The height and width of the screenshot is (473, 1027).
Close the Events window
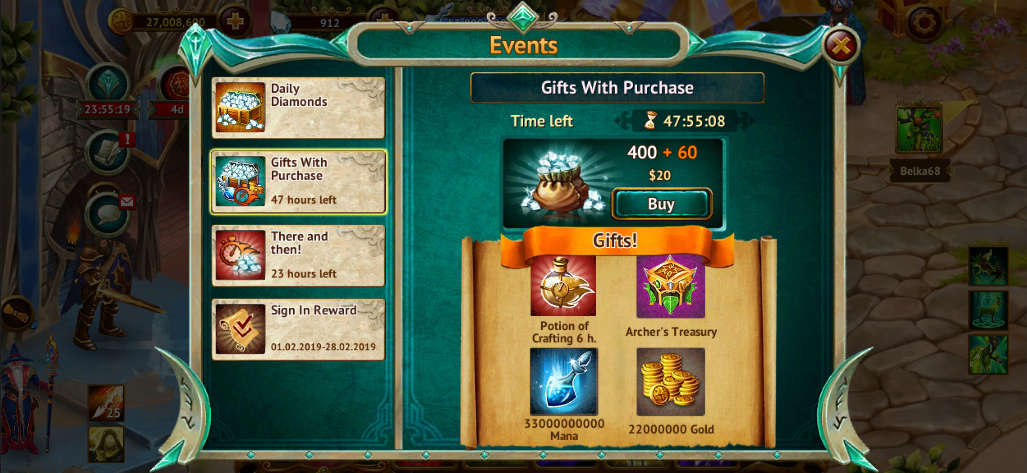coord(842,44)
